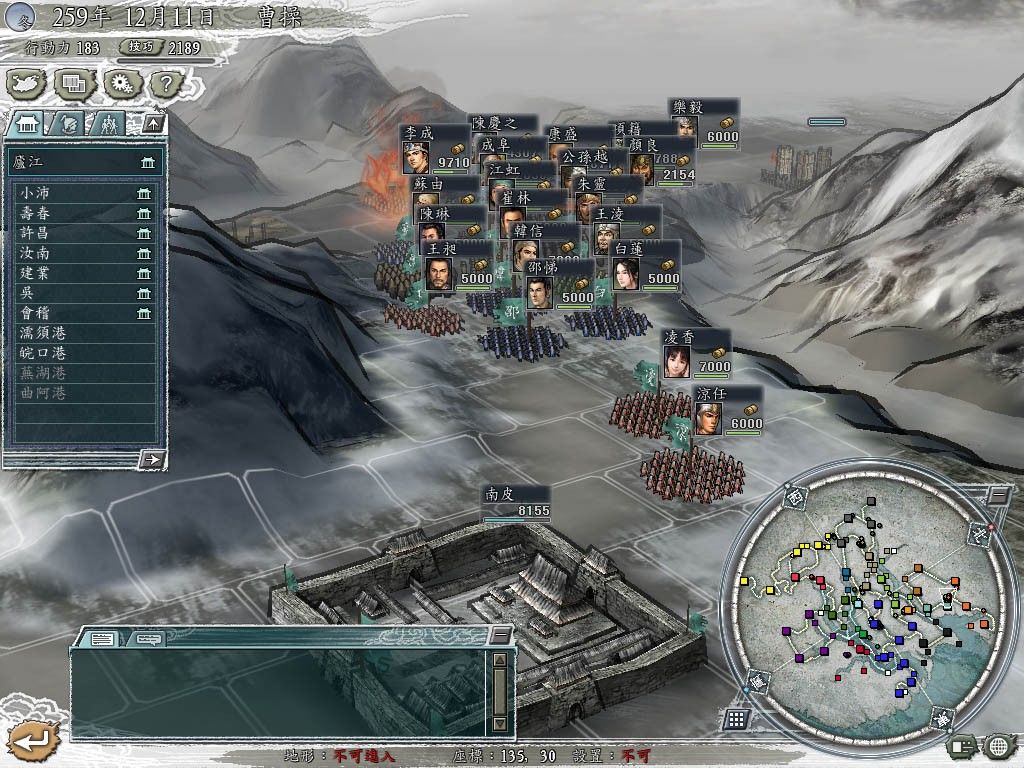Toggle the grid button beside minimap
This screenshot has width=1024, height=768.
[x=736, y=718]
